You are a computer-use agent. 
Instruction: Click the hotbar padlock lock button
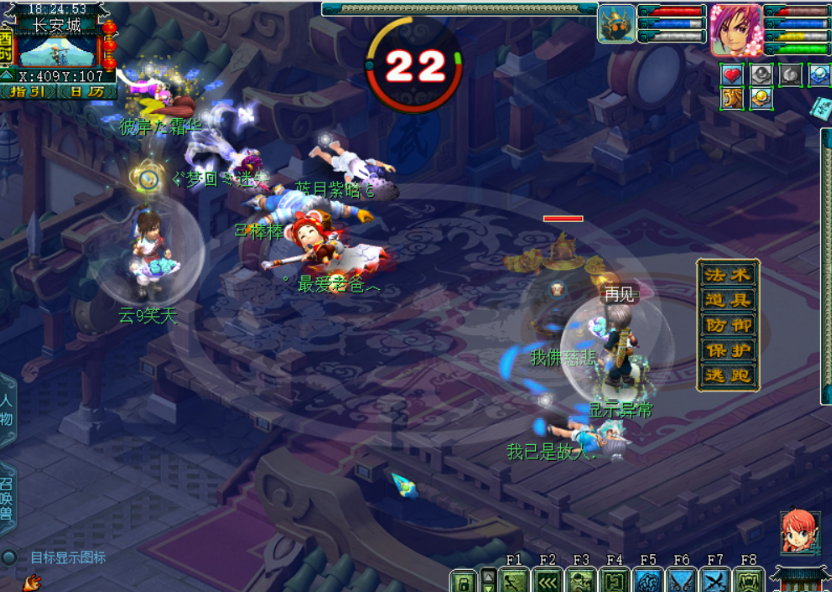462,581
